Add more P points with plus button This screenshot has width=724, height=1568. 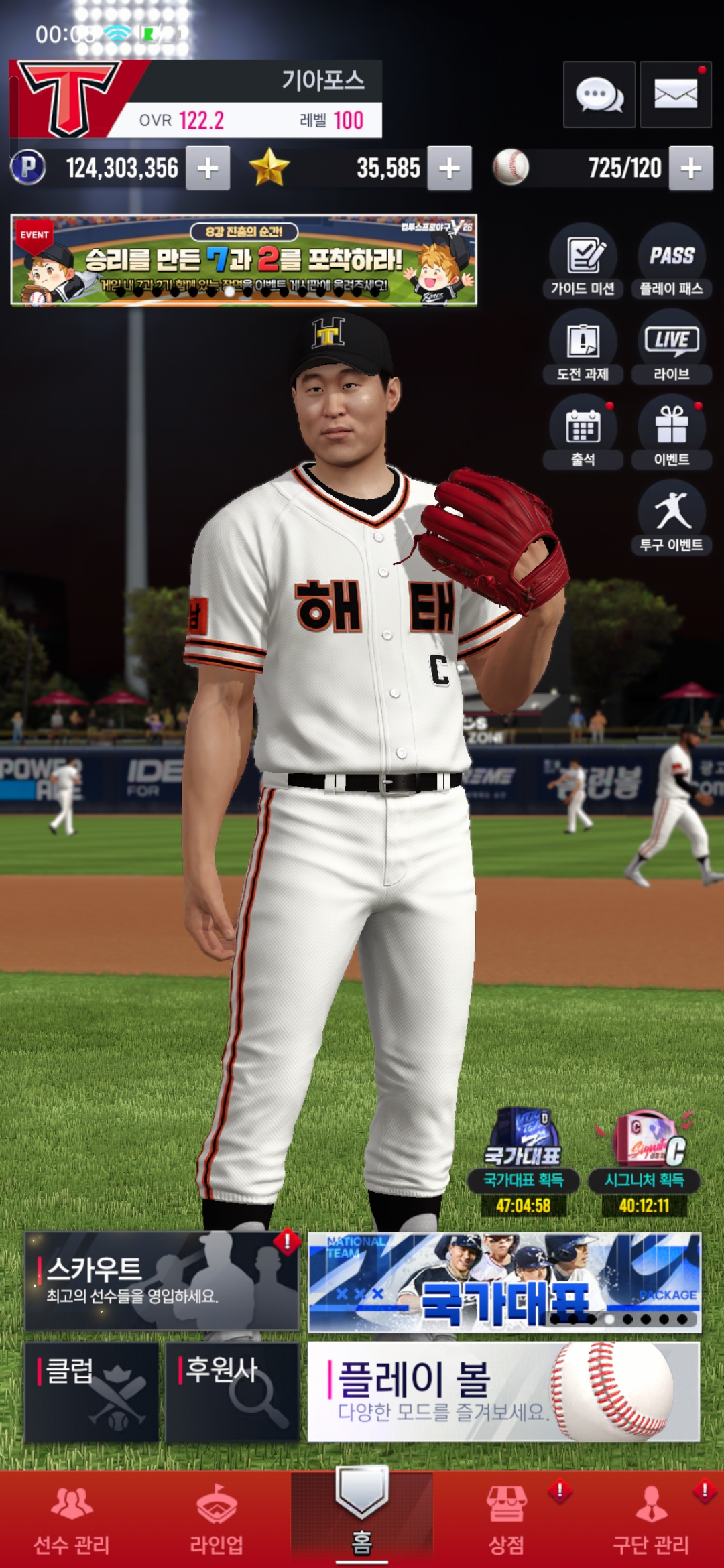(x=208, y=168)
